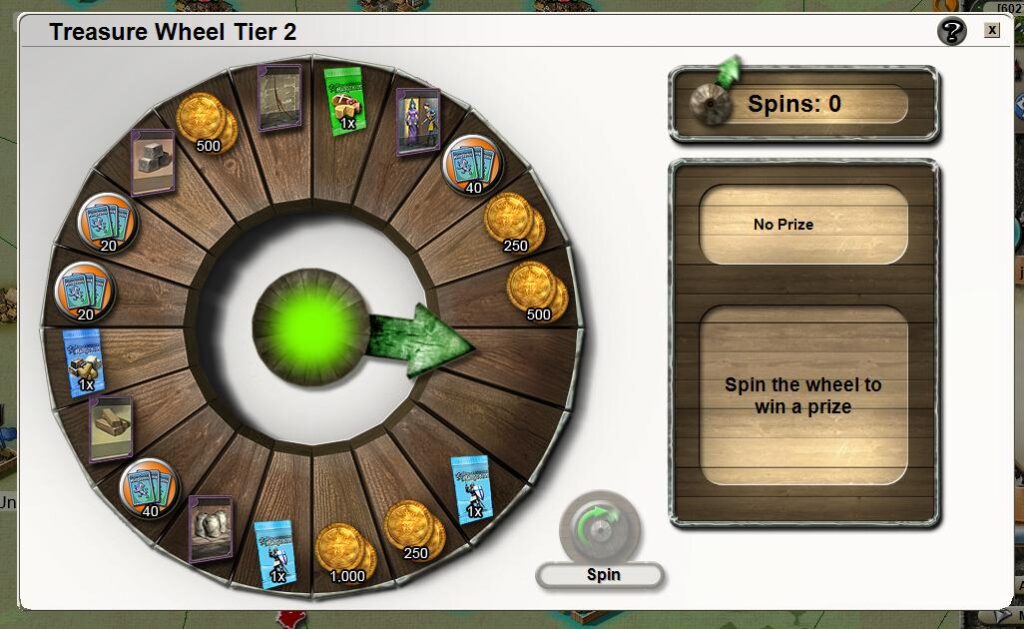
Task: Close the Treasure Wheel window
Action: [x=991, y=30]
